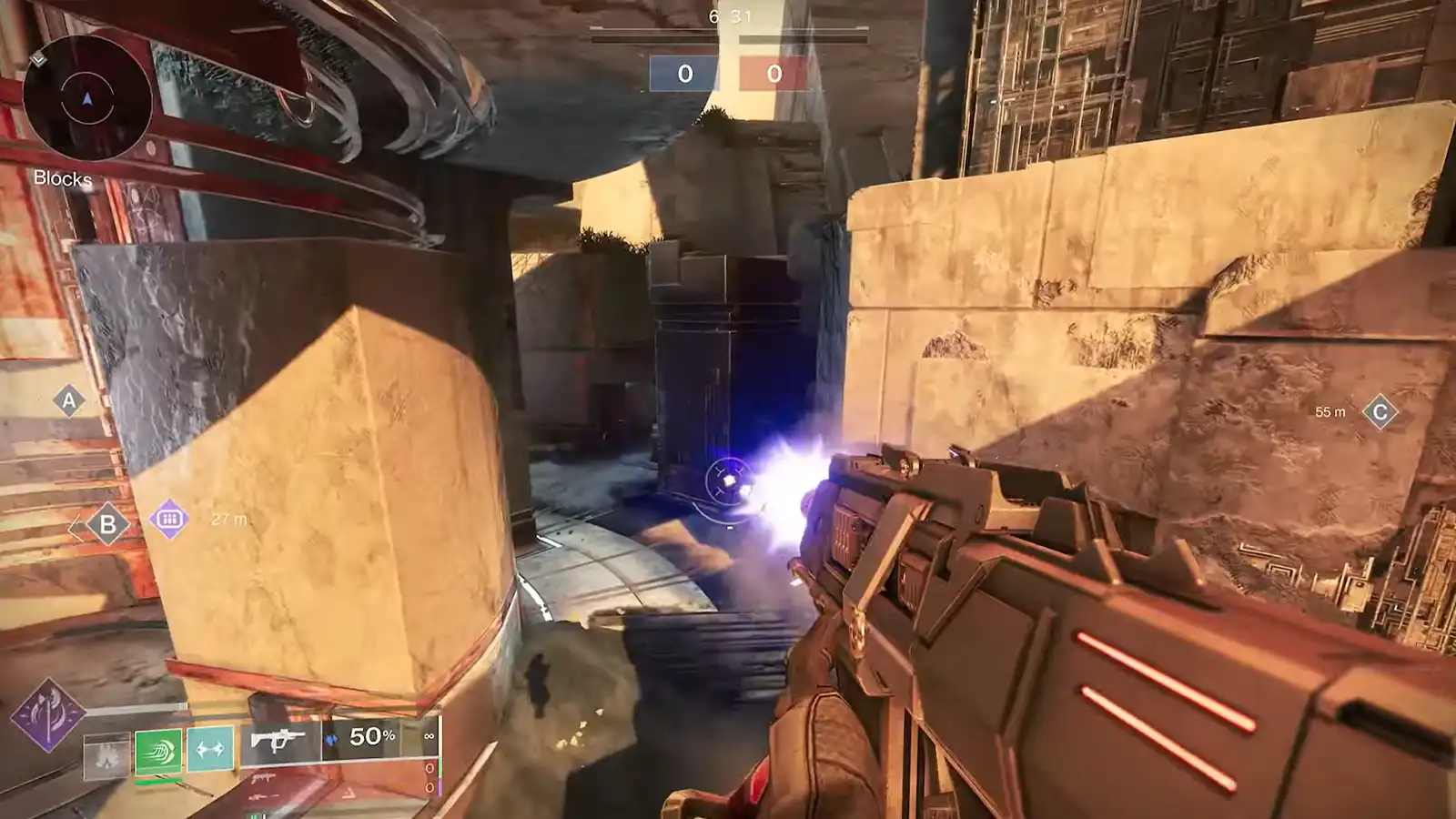Click the green Super energy bar under abilities

tap(157, 783)
